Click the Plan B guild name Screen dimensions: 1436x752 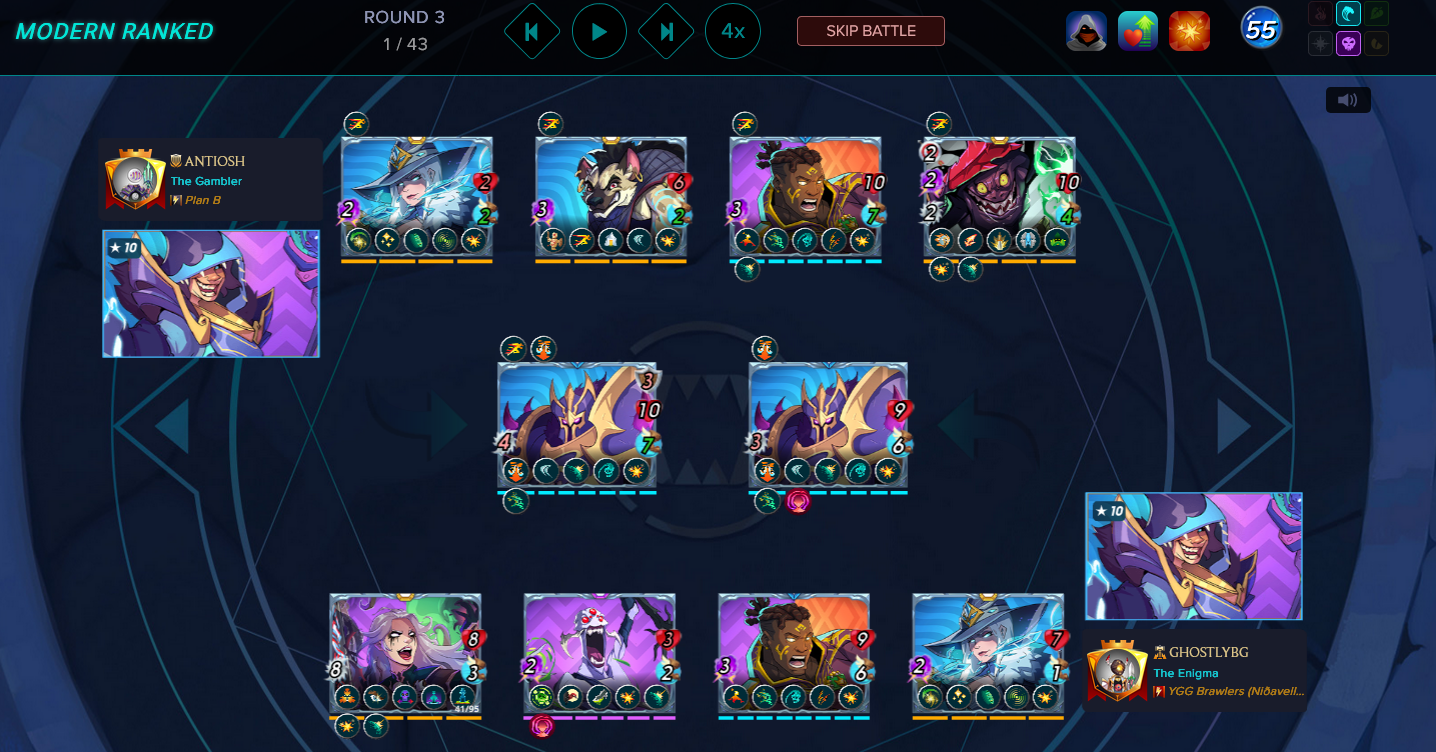pyautogui.click(x=203, y=200)
